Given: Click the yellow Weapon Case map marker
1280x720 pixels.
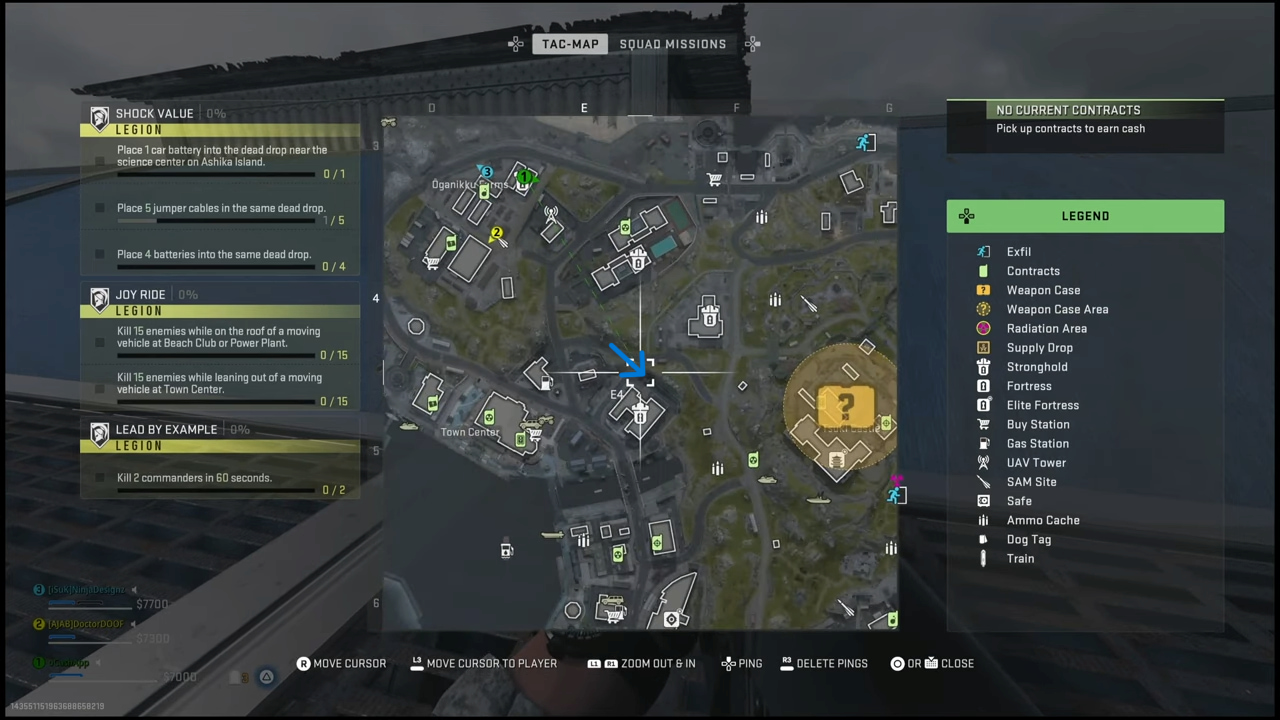Looking at the screenshot, I should click(846, 406).
